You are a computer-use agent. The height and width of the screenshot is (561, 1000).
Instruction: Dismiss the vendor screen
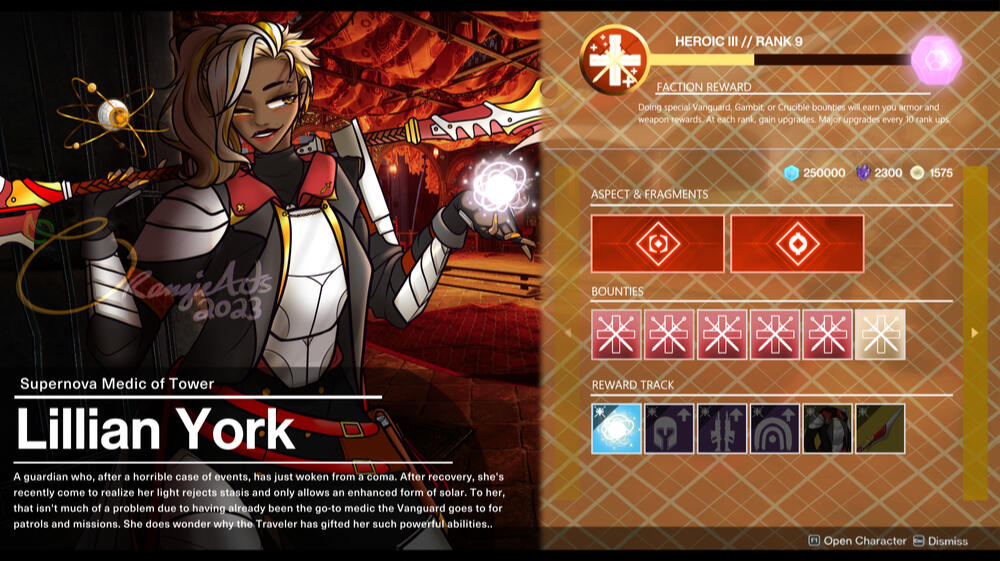(938, 541)
